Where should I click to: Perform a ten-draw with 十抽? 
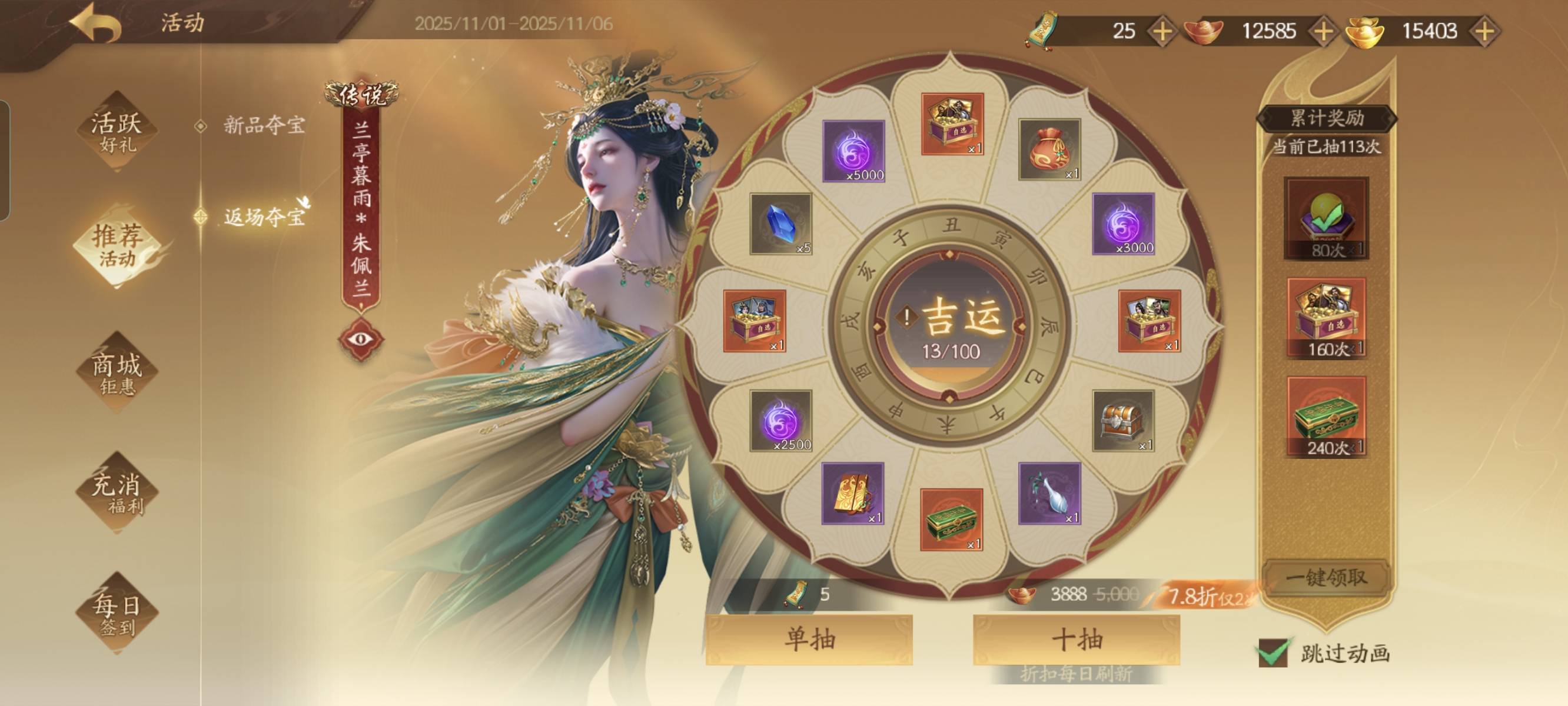coord(1076,639)
